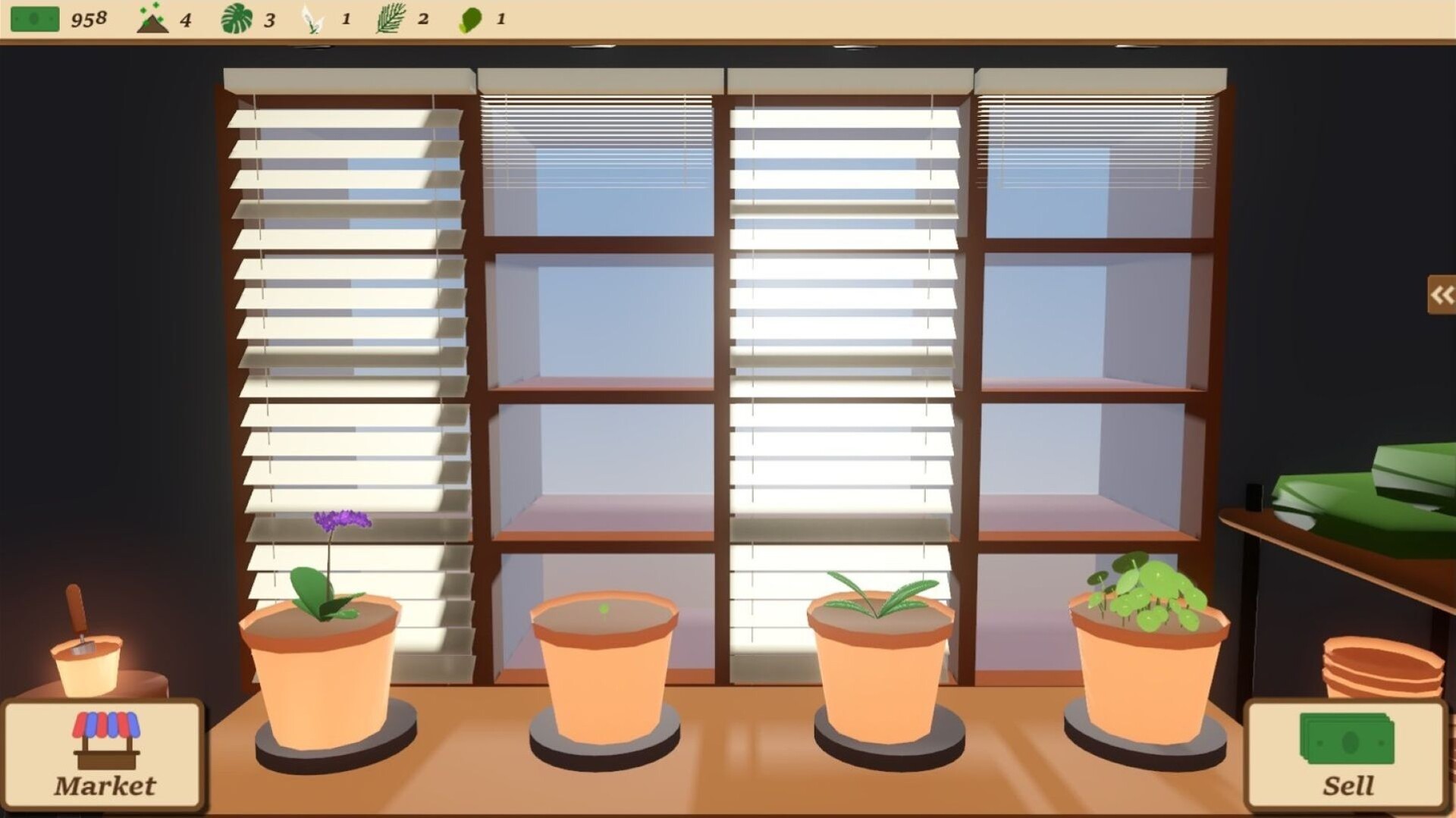Click the green leaf resource icon
Image resolution: width=1456 pixels, height=818 pixels.
pos(470,17)
